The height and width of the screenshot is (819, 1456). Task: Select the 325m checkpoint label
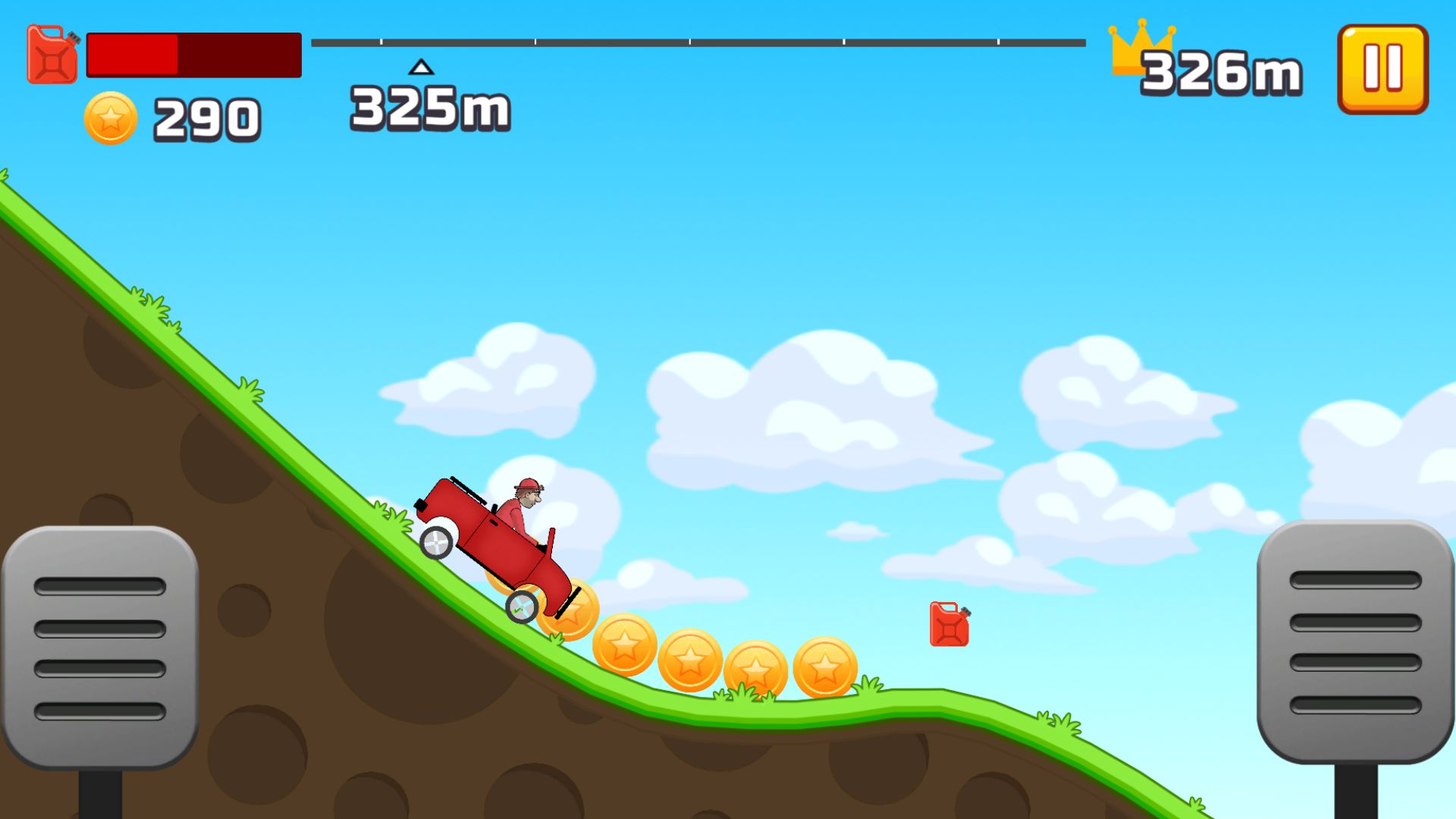coord(429,108)
